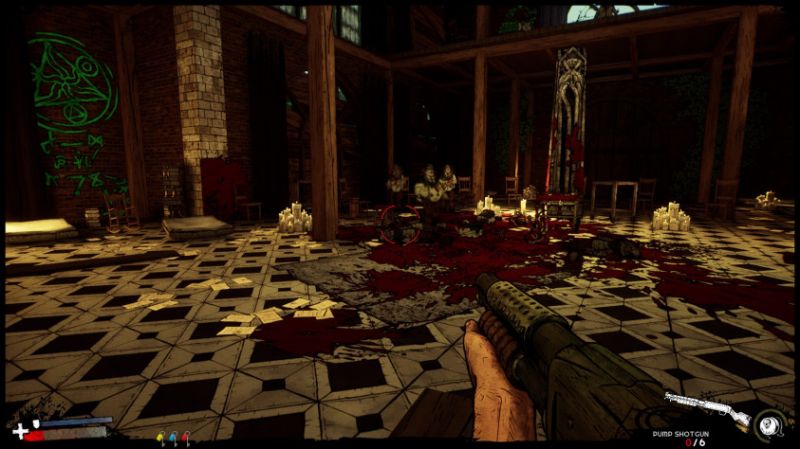This screenshot has height=449, width=800.
Task: Select the pump shotgun weapon icon
Action: 707,409
